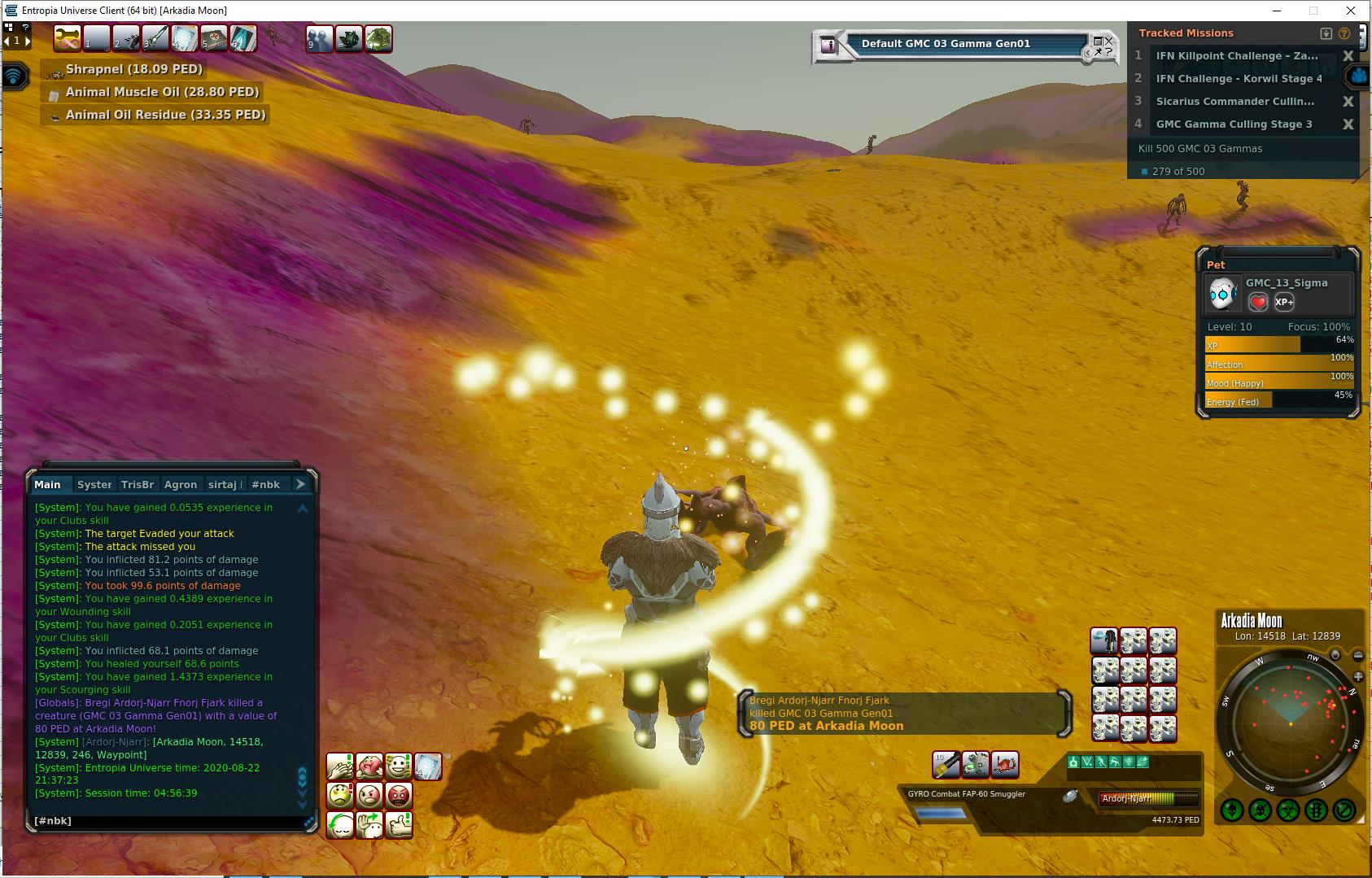Switch to the Main chat tab
Image resolution: width=1372 pixels, height=878 pixels.
click(47, 484)
